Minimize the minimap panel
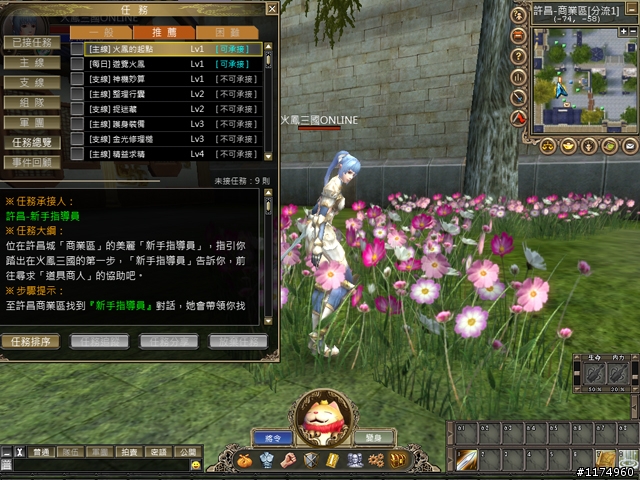The height and width of the screenshot is (480, 640). click(x=633, y=8)
